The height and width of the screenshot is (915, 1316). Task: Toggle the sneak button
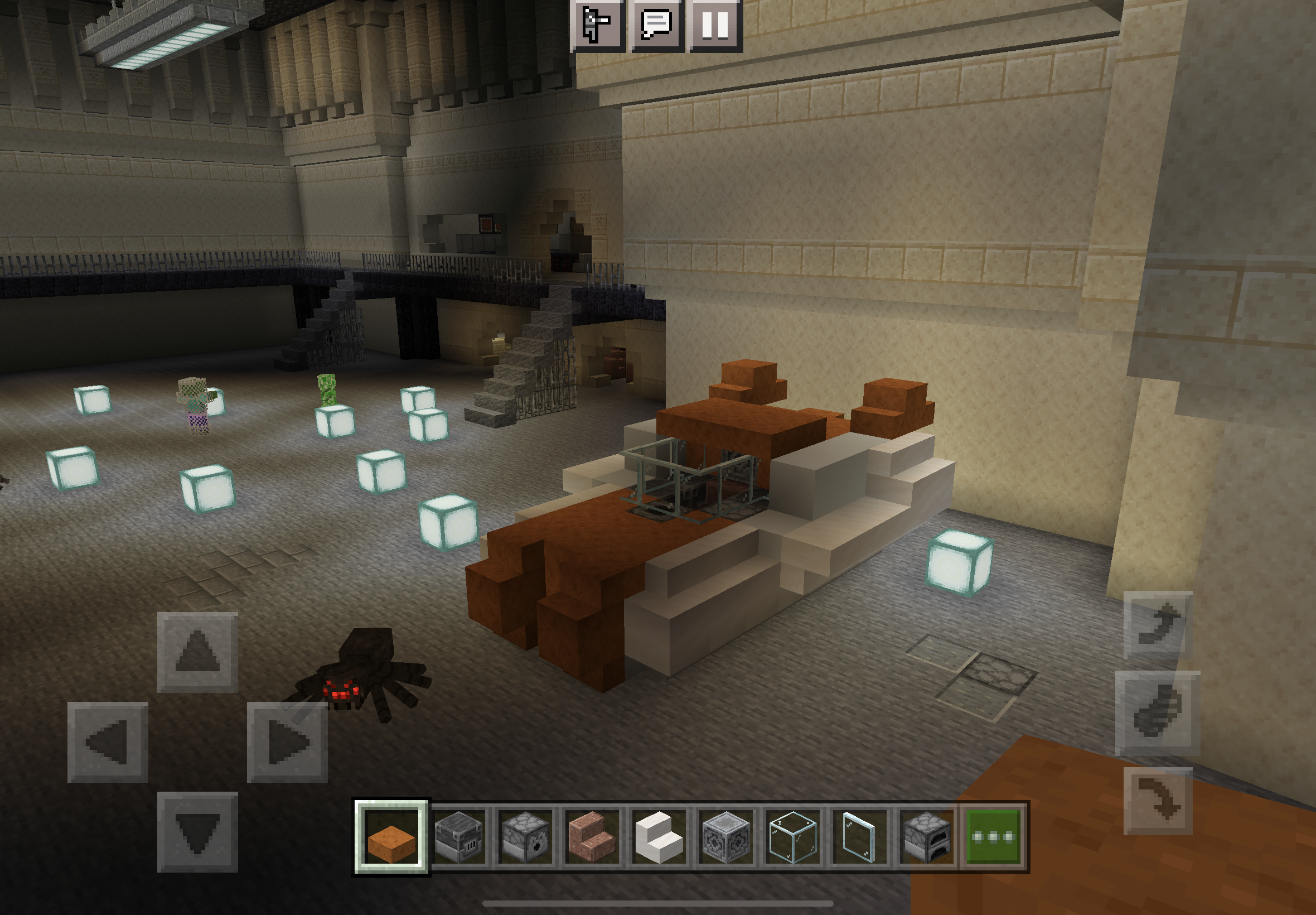pos(1158,713)
